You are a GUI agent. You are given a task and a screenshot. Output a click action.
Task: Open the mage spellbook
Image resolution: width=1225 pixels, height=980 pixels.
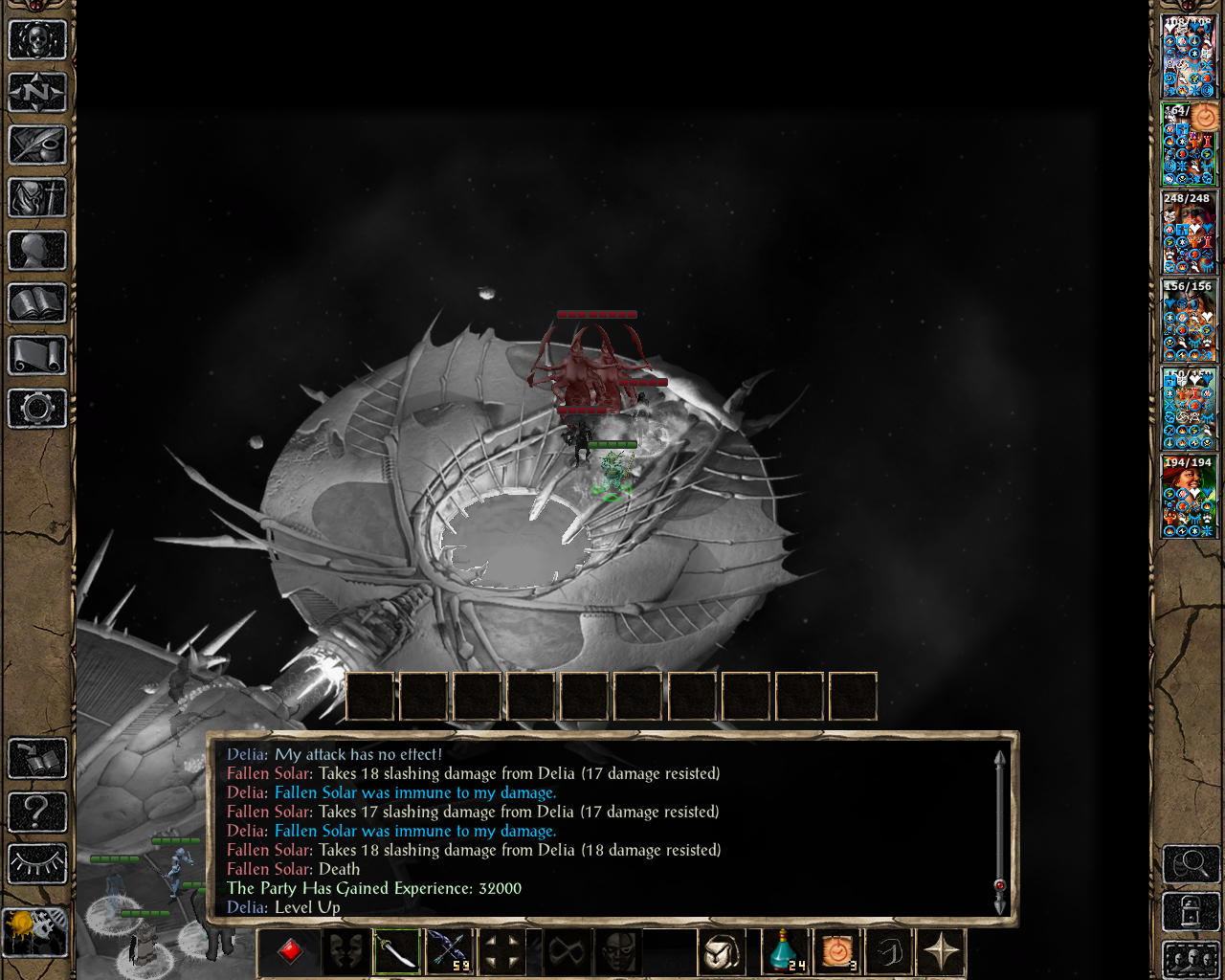[37, 303]
